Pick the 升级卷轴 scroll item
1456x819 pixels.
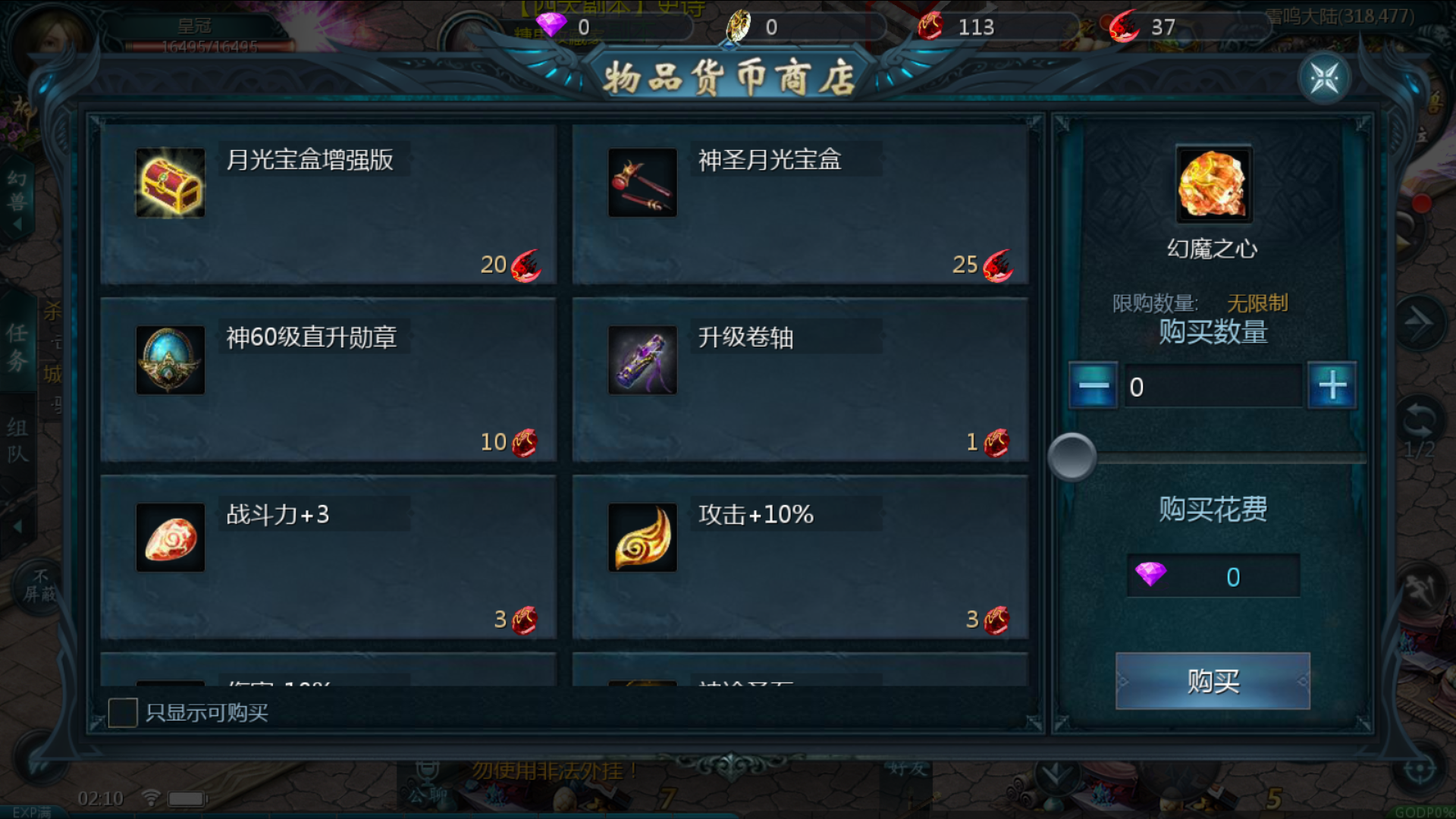pyautogui.click(x=800, y=381)
